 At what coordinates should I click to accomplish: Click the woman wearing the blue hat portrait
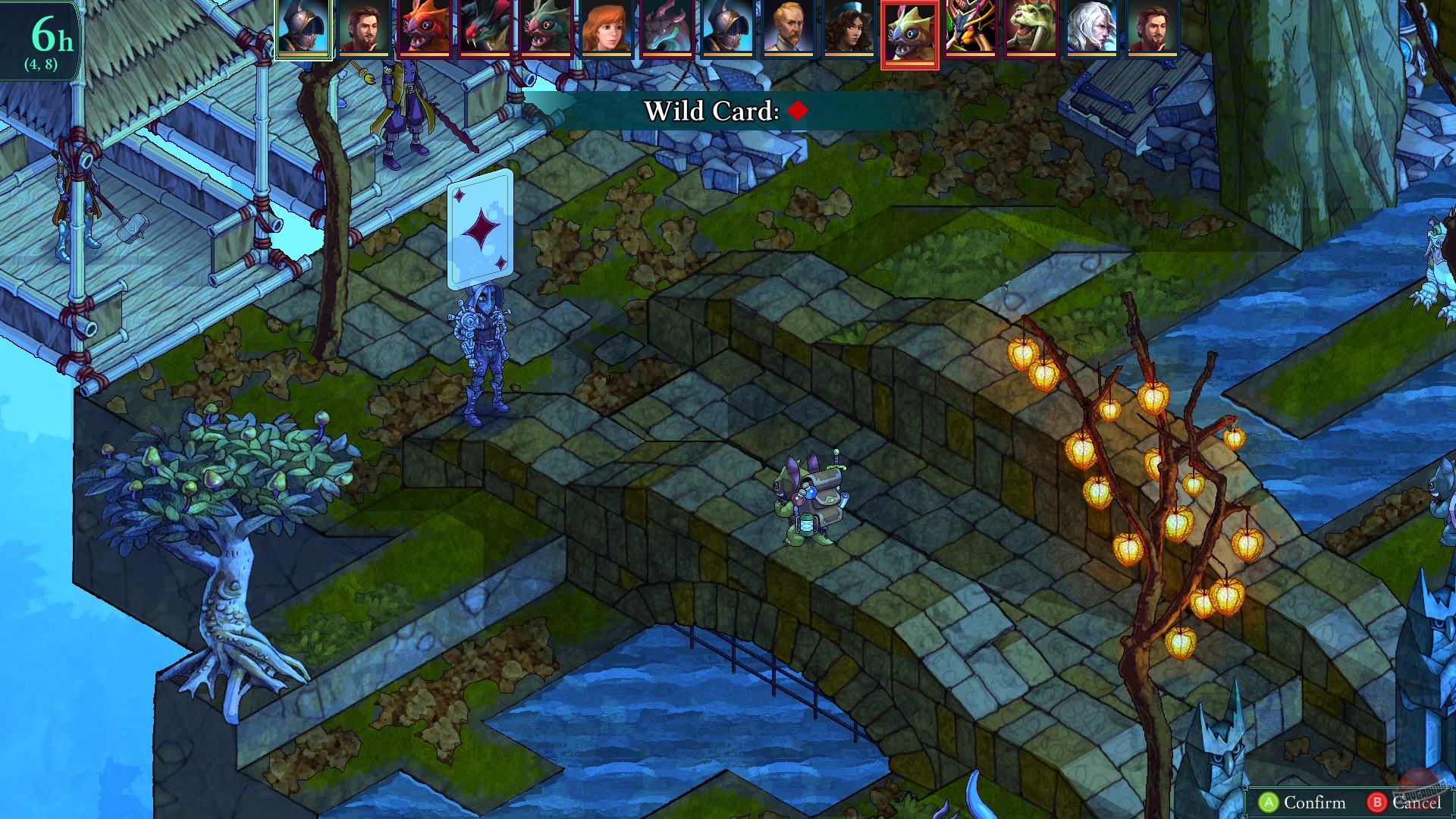pyautogui.click(x=849, y=32)
